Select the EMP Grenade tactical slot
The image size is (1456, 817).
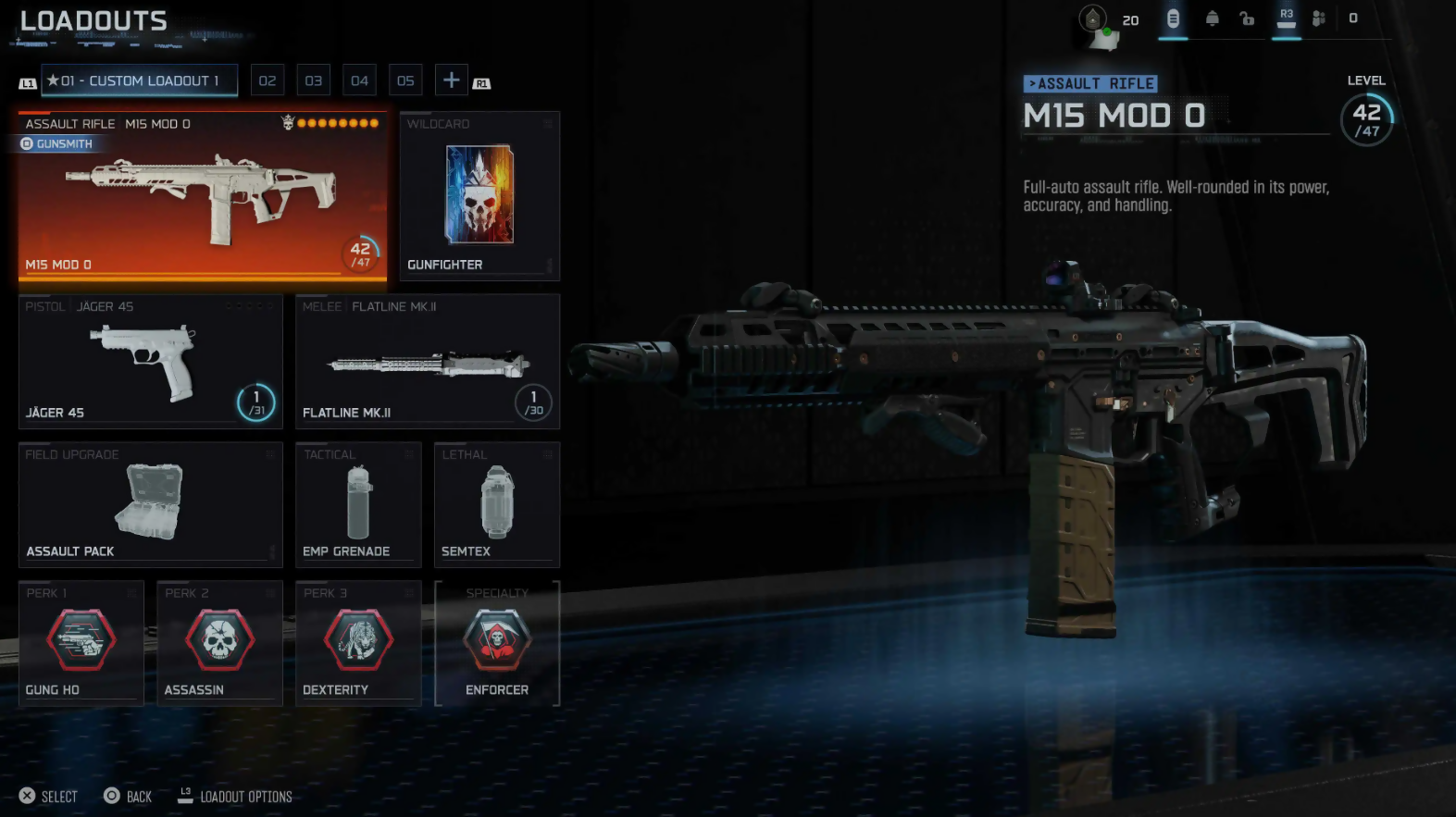(x=358, y=505)
